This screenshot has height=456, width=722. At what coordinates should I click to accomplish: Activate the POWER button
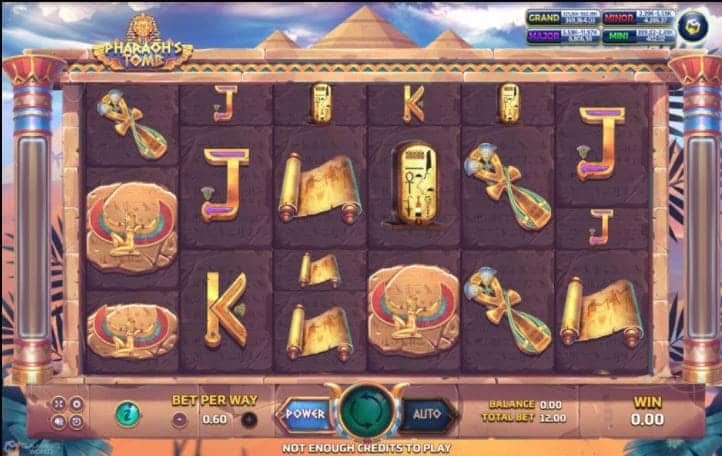304,412
